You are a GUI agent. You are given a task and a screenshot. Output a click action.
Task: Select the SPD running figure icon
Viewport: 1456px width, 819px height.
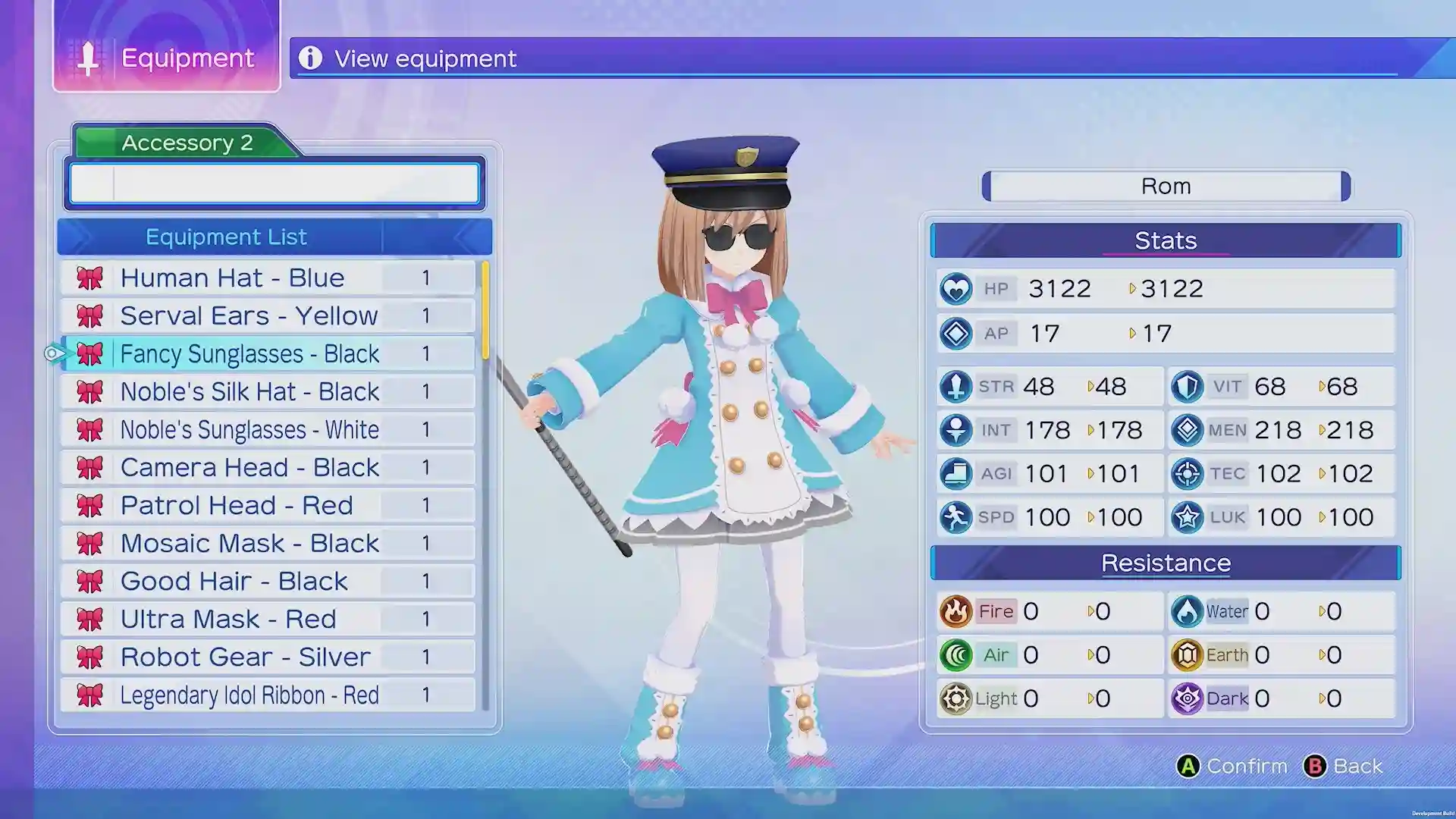pyautogui.click(x=957, y=516)
